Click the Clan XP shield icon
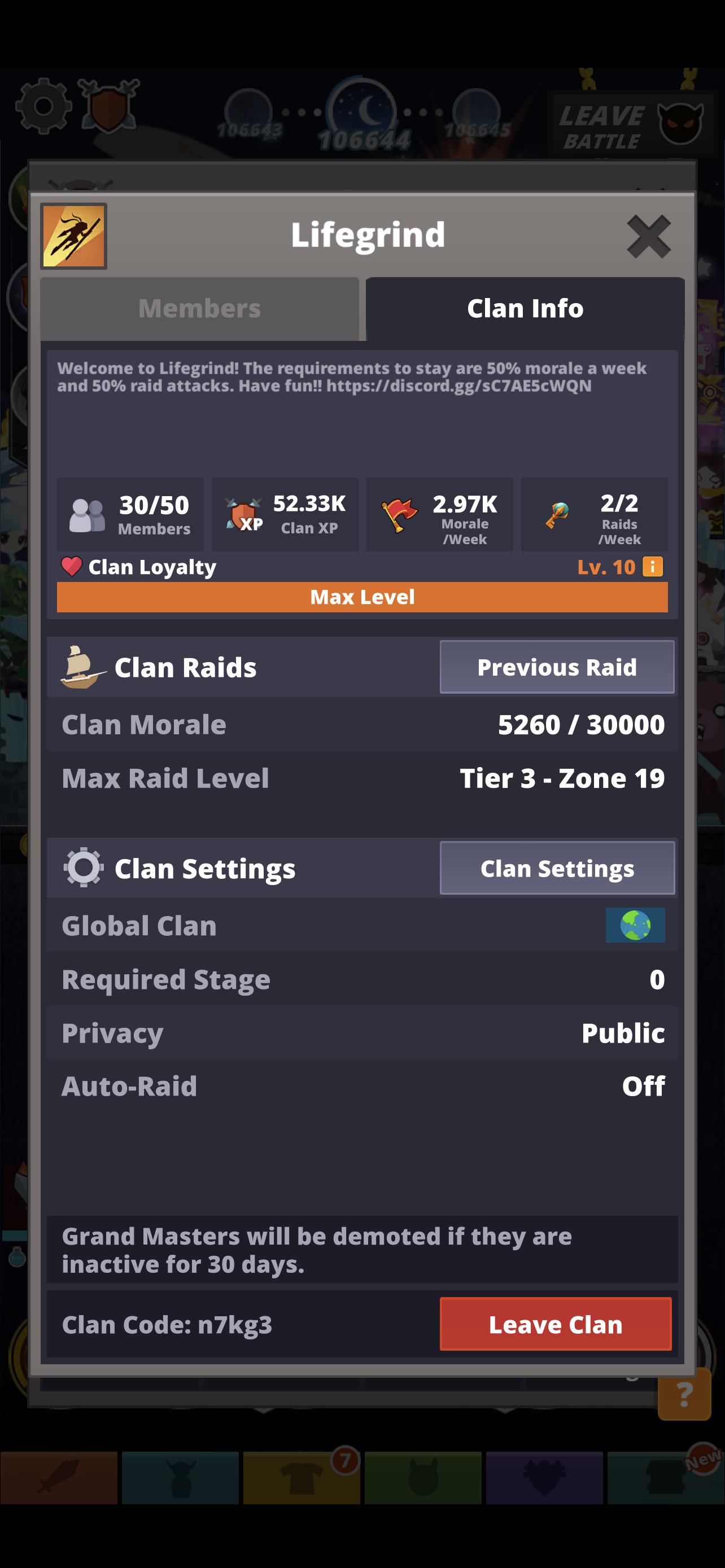This screenshot has height=1568, width=725. click(x=244, y=514)
